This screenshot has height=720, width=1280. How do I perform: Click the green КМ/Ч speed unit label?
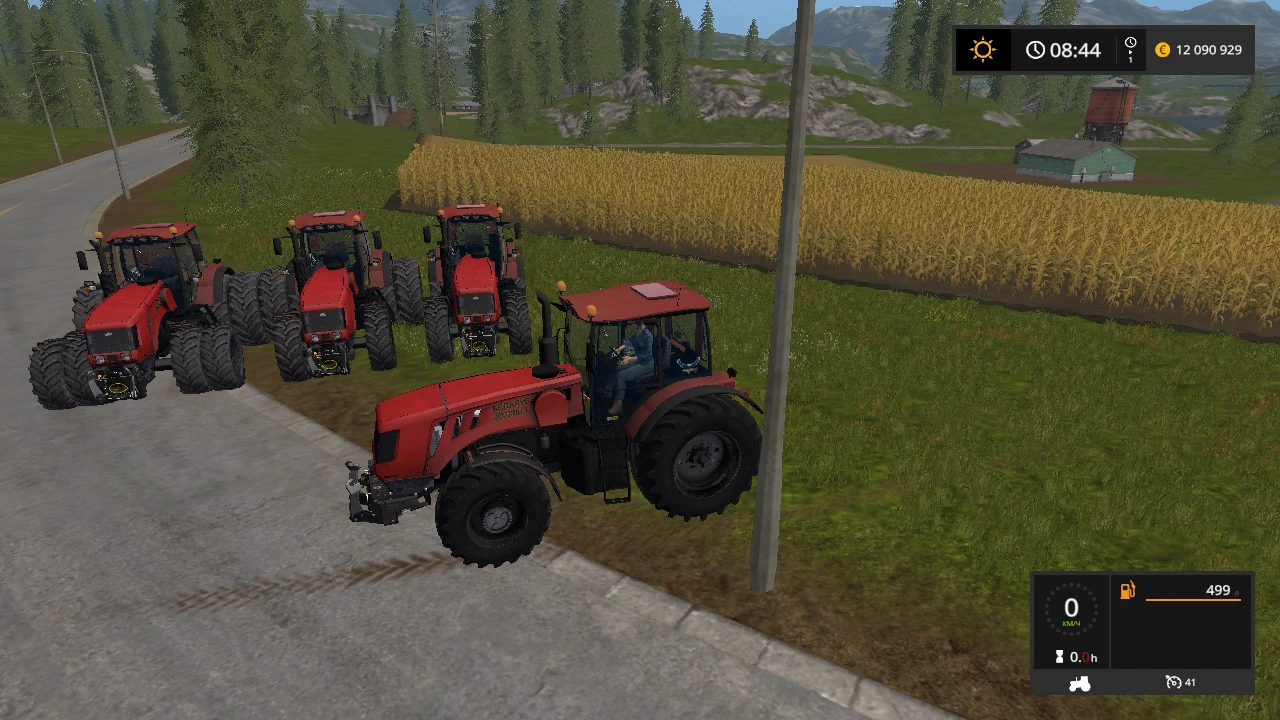[x=1071, y=623]
